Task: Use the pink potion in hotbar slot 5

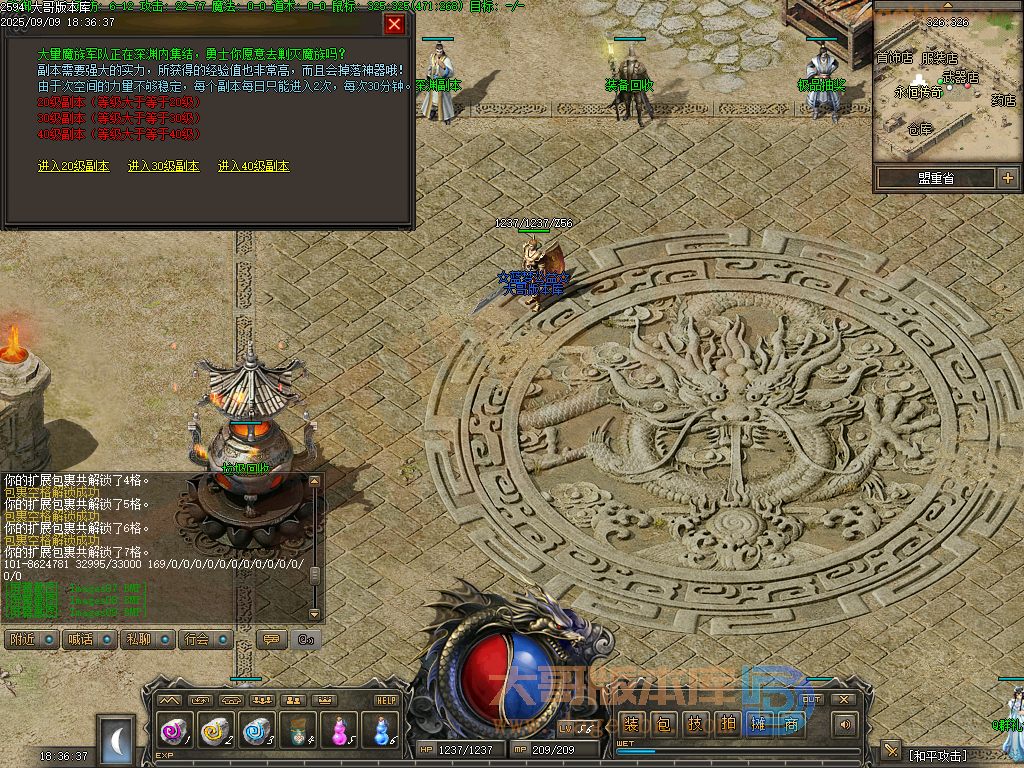Action: [338, 731]
